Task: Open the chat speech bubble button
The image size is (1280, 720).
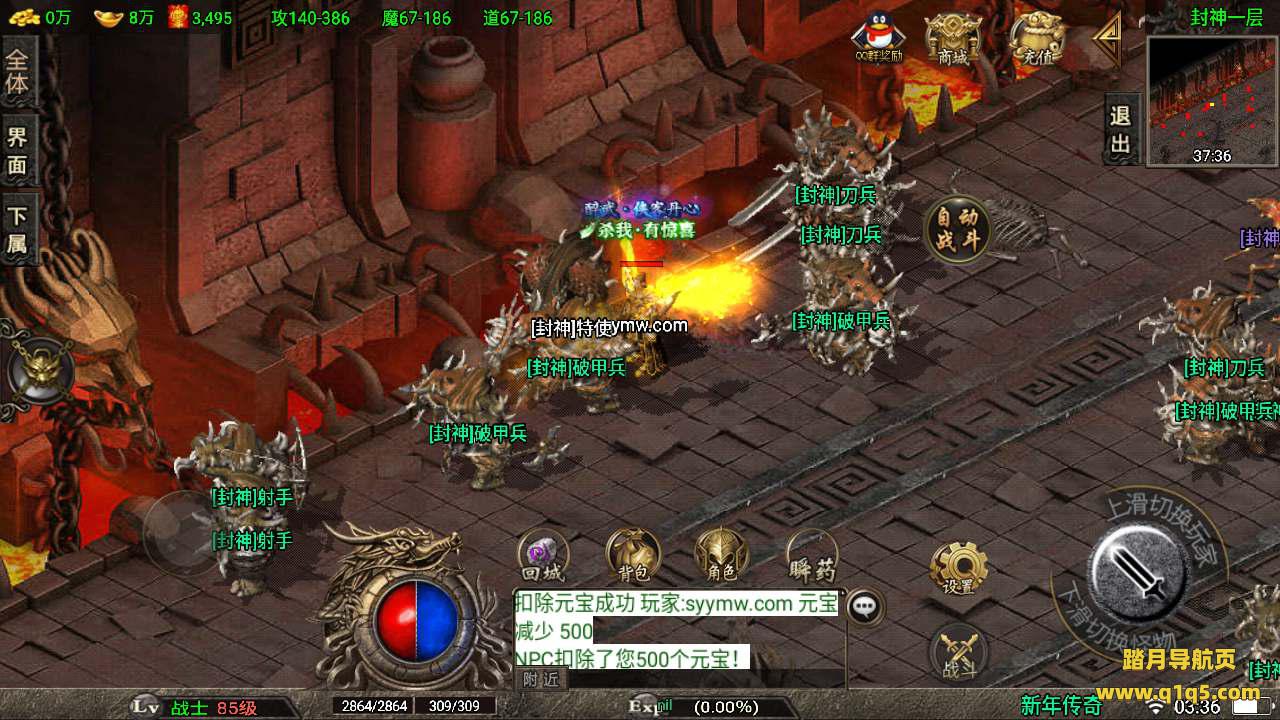Action: [865, 605]
